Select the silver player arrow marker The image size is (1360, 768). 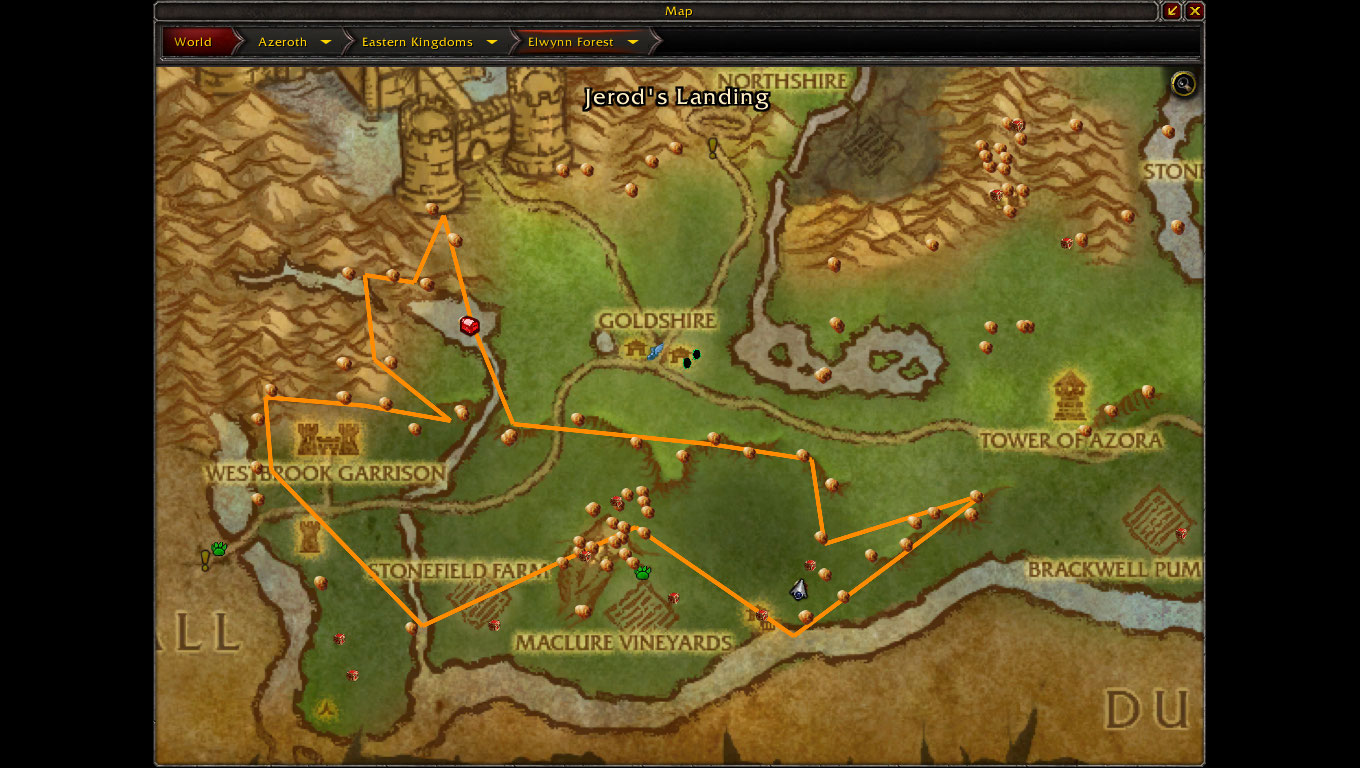(x=798, y=590)
